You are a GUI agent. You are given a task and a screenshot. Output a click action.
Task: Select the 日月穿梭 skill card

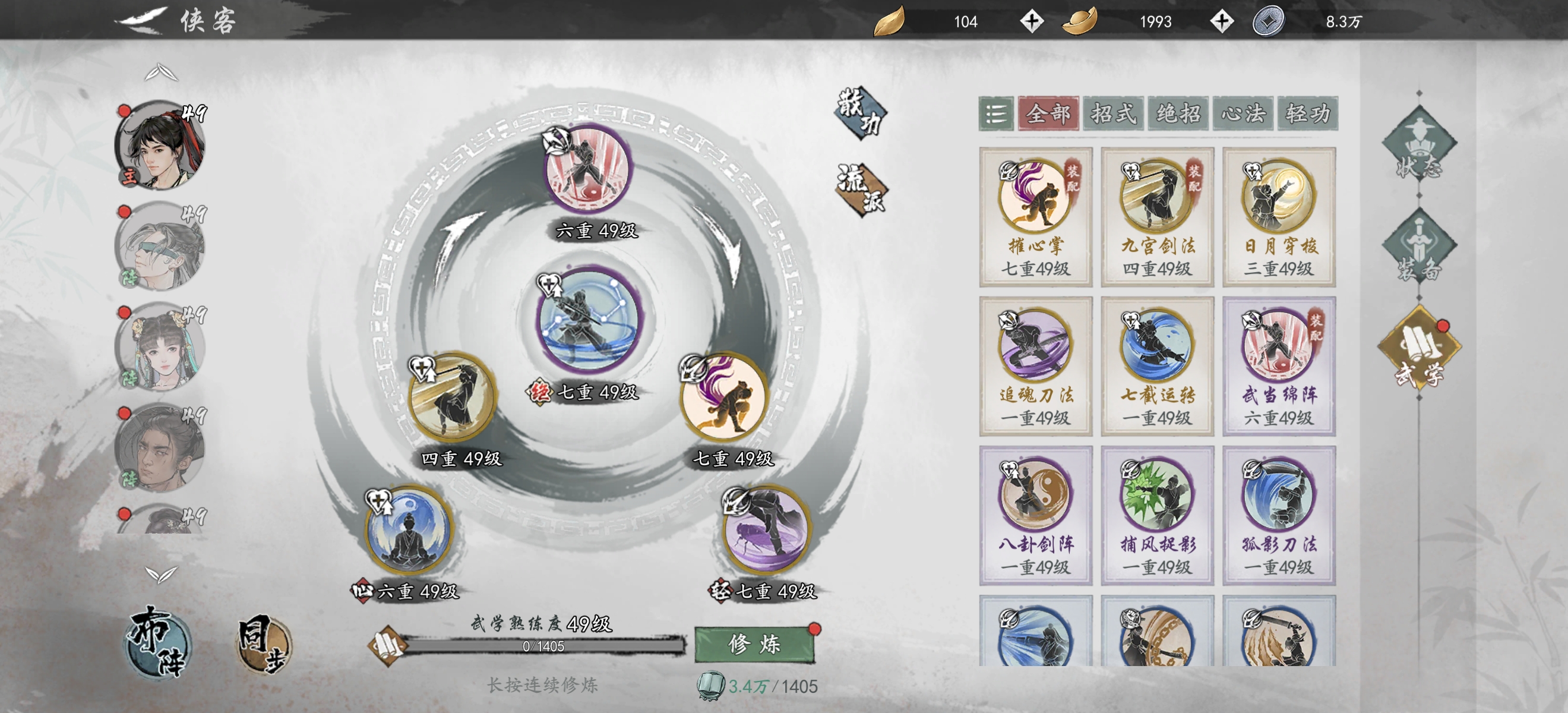pos(1279,217)
